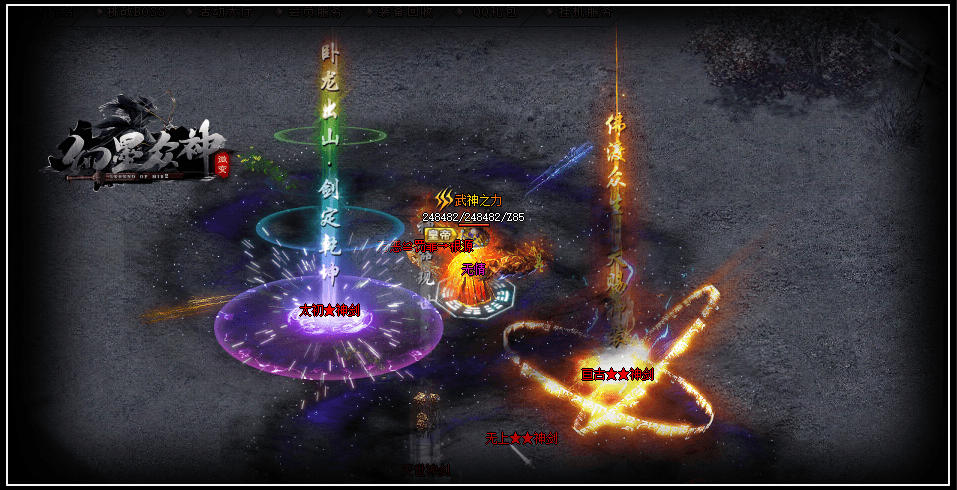Open the 活动大厅 activity hall entry

point(224,12)
